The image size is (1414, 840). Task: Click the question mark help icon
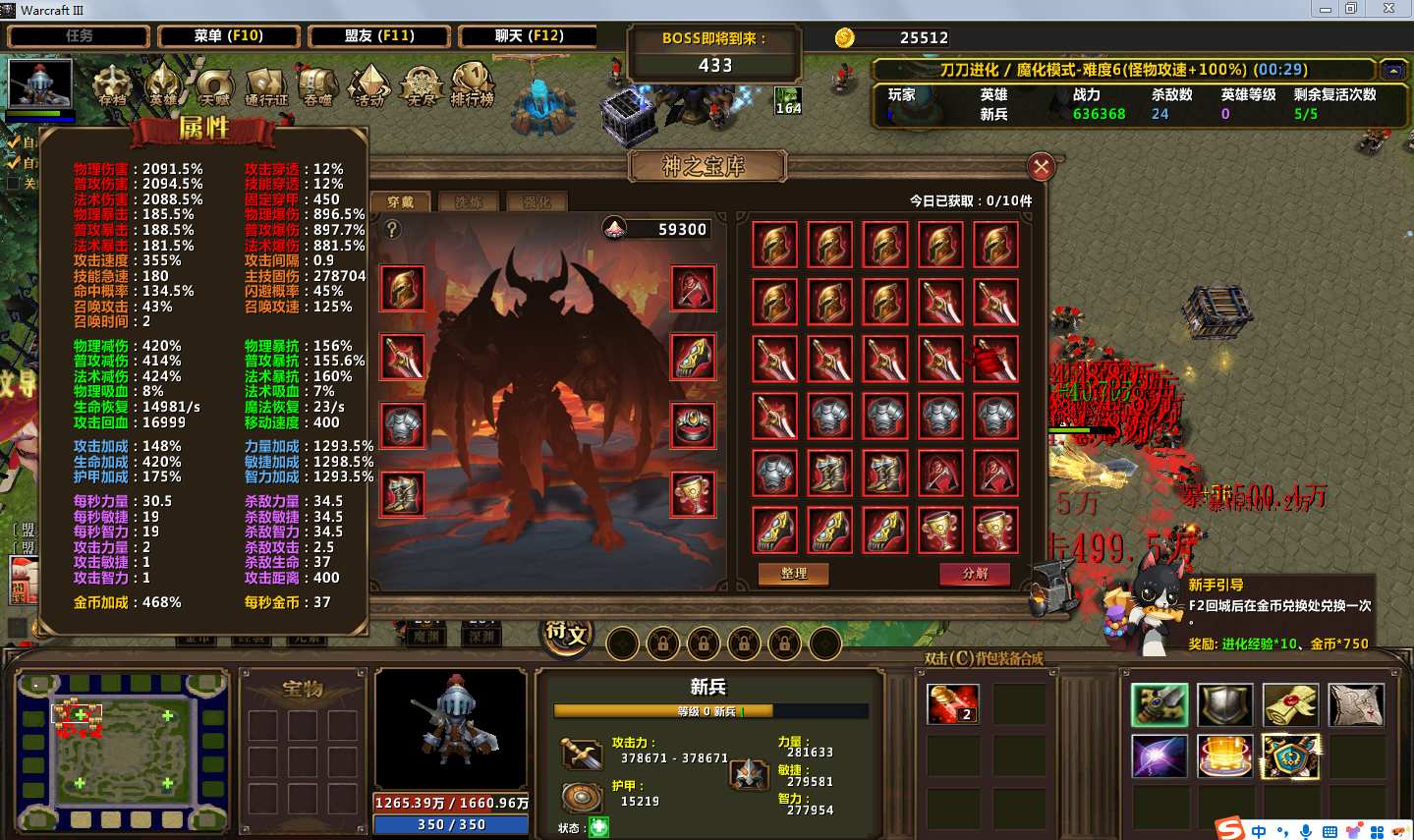coord(392,230)
